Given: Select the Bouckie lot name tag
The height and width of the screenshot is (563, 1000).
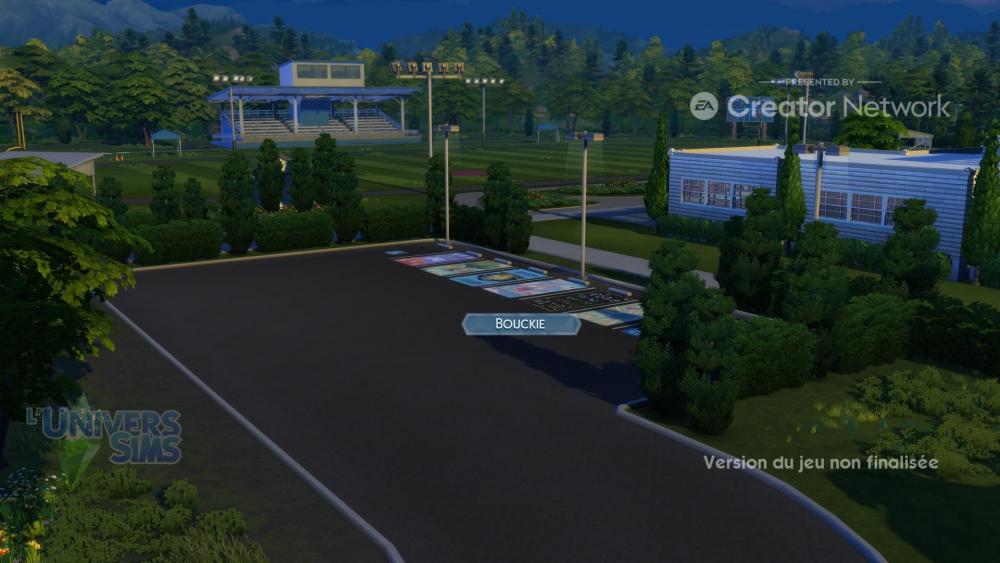Looking at the screenshot, I should pyautogui.click(x=521, y=324).
